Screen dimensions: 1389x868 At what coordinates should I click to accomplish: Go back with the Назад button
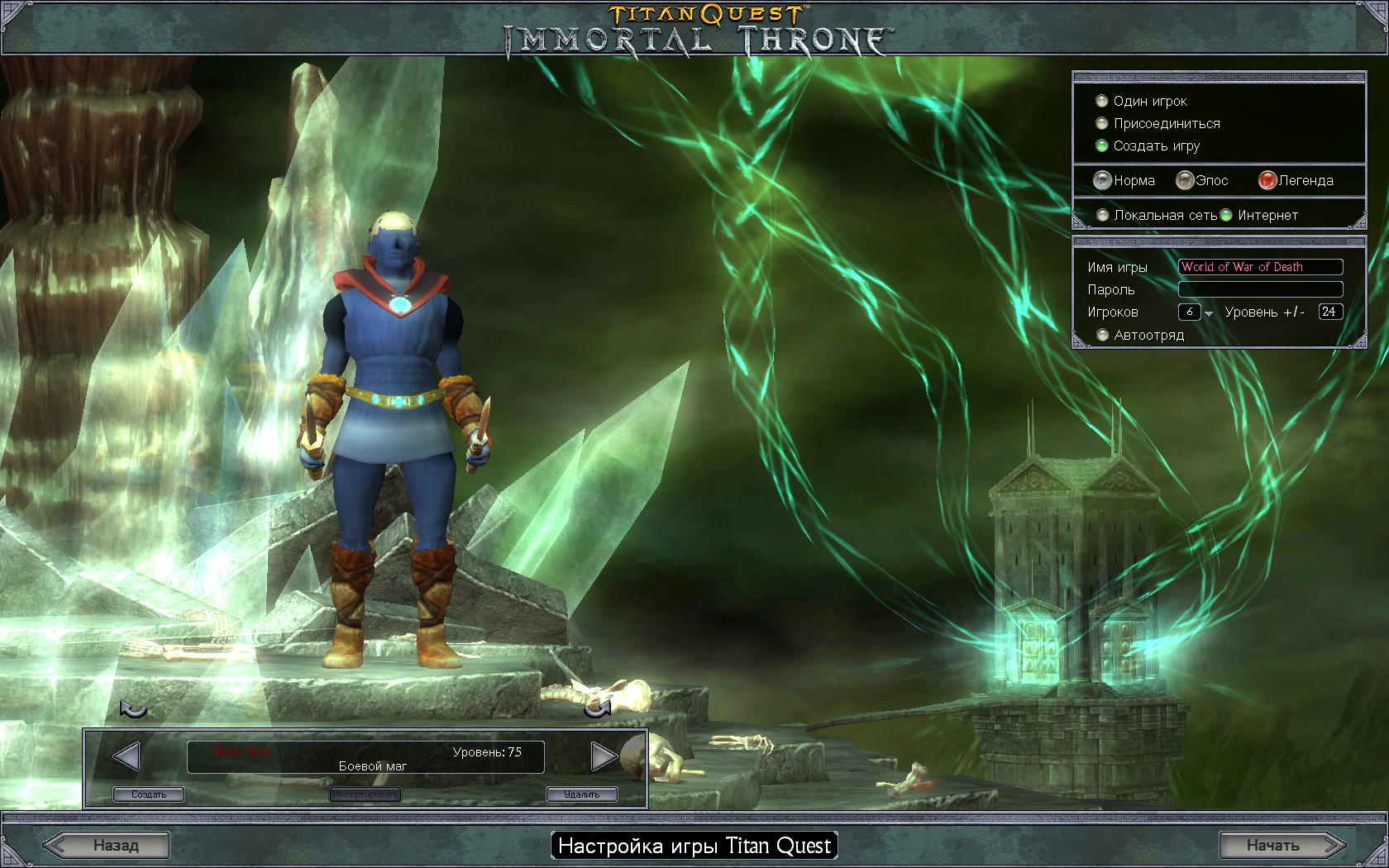coord(107,845)
